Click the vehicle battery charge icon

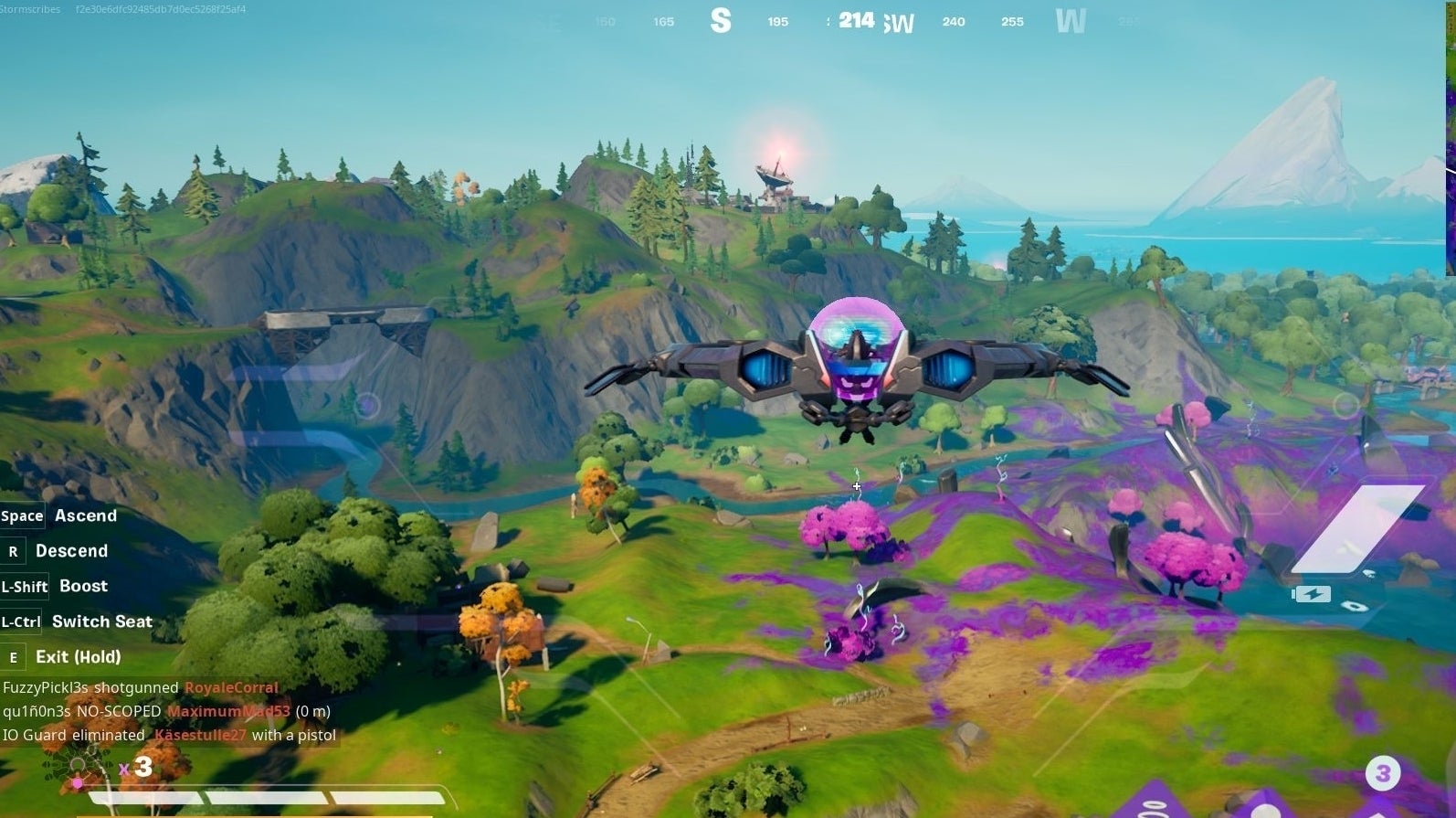pos(1312,595)
